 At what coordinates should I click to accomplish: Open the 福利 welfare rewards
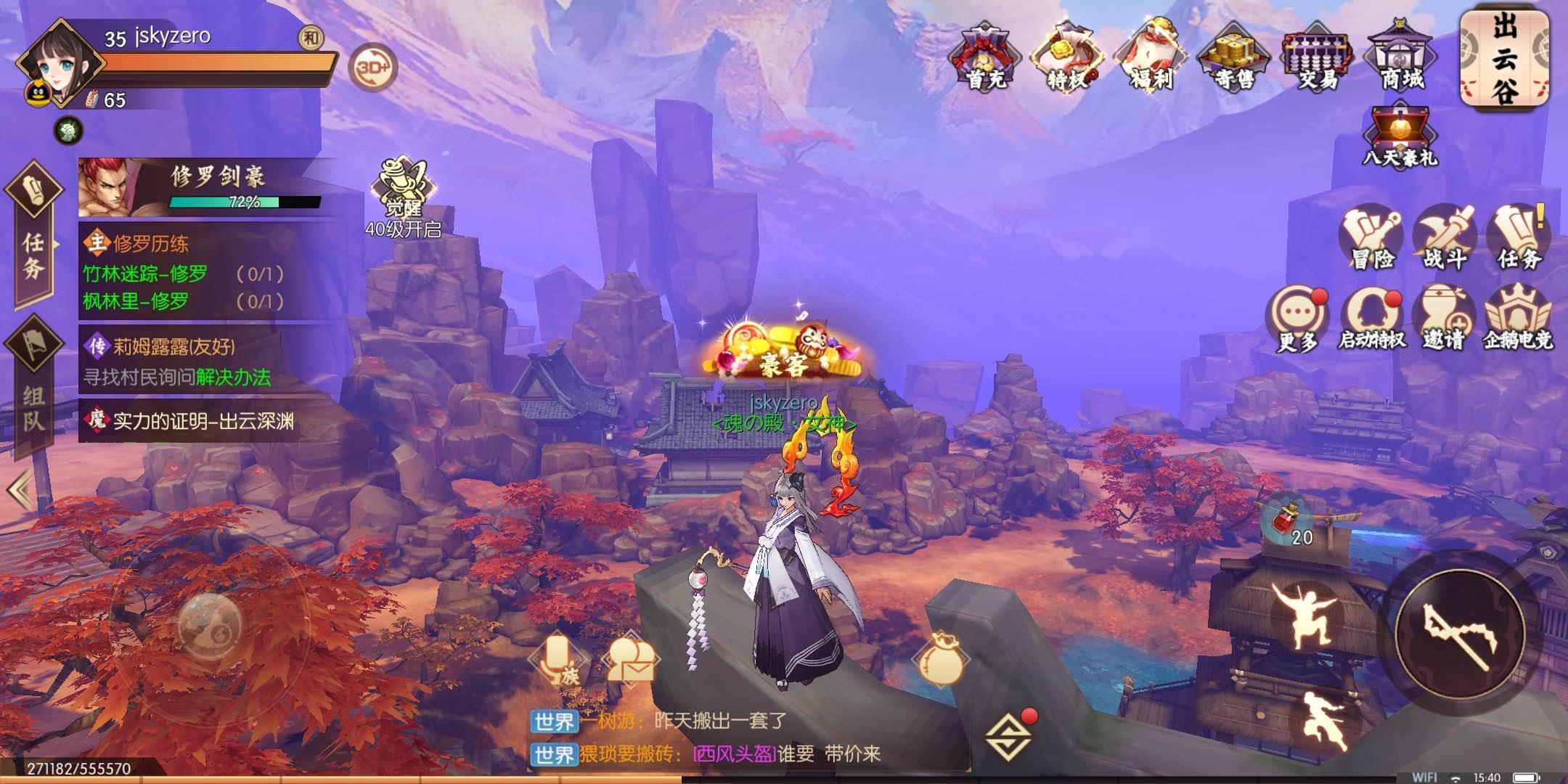click(1151, 57)
